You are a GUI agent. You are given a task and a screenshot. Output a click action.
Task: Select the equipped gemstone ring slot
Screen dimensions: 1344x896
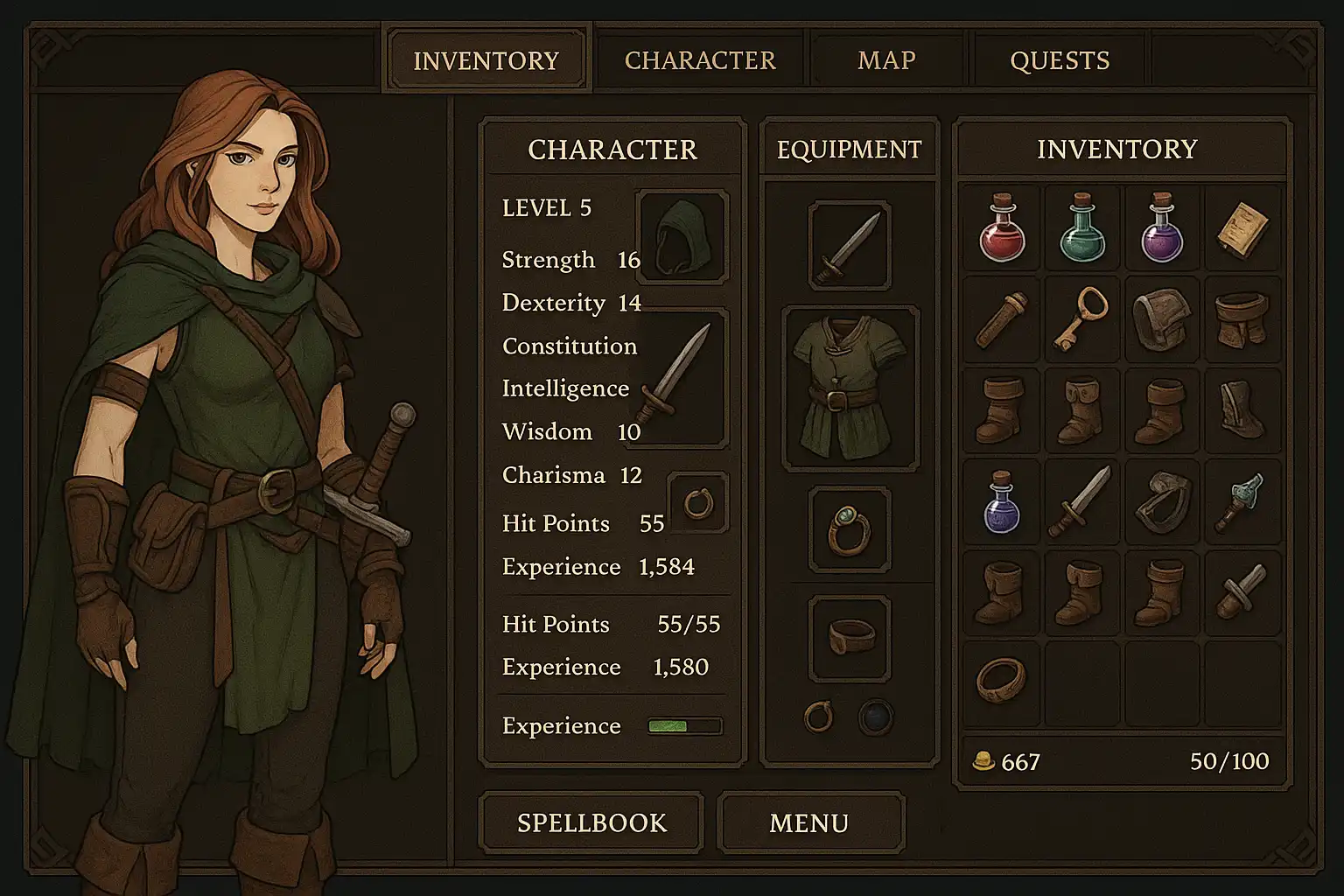click(x=850, y=528)
